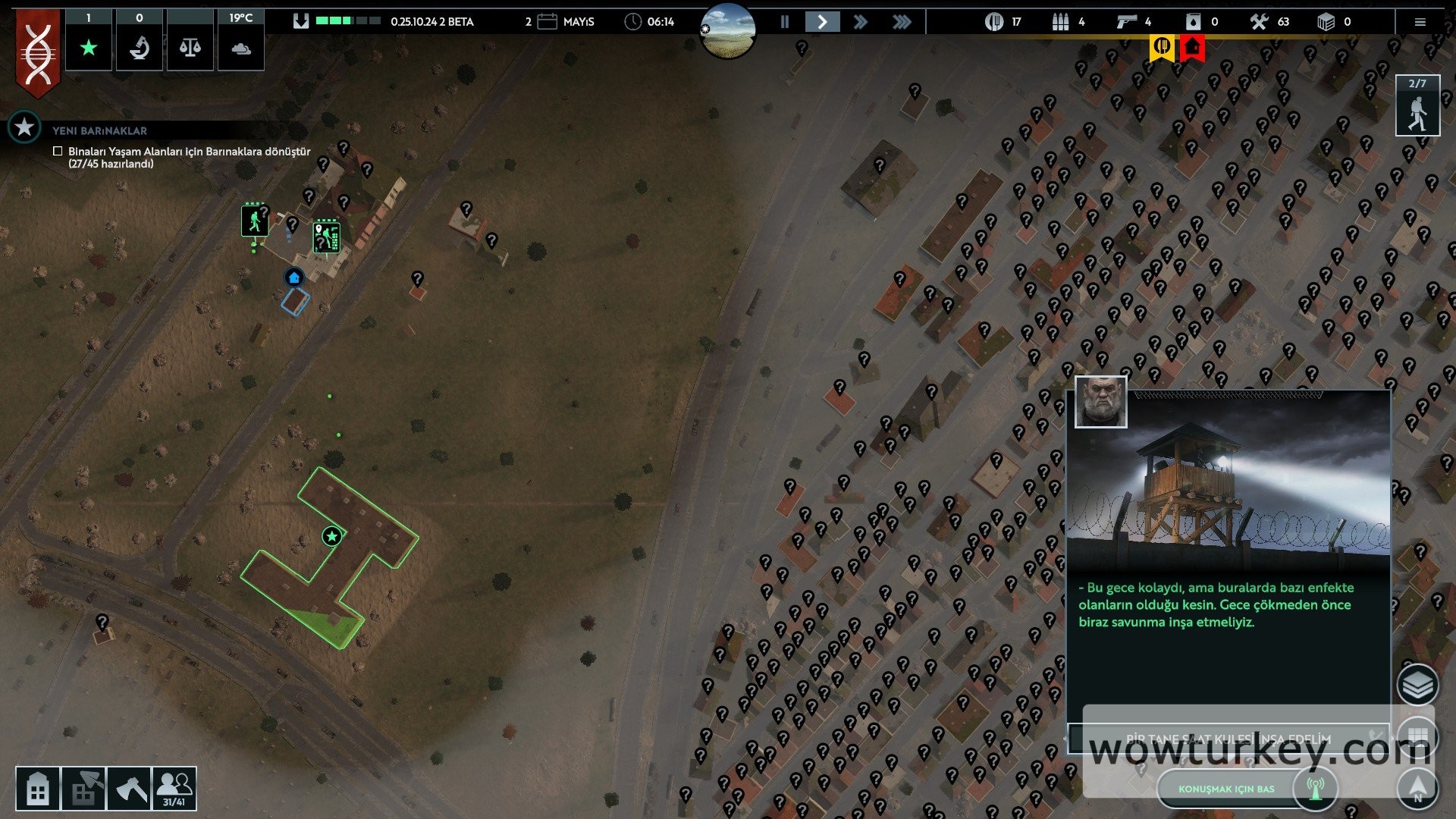1456x819 pixels.
Task: Open the DNA helix banner menu
Action: [x=38, y=53]
